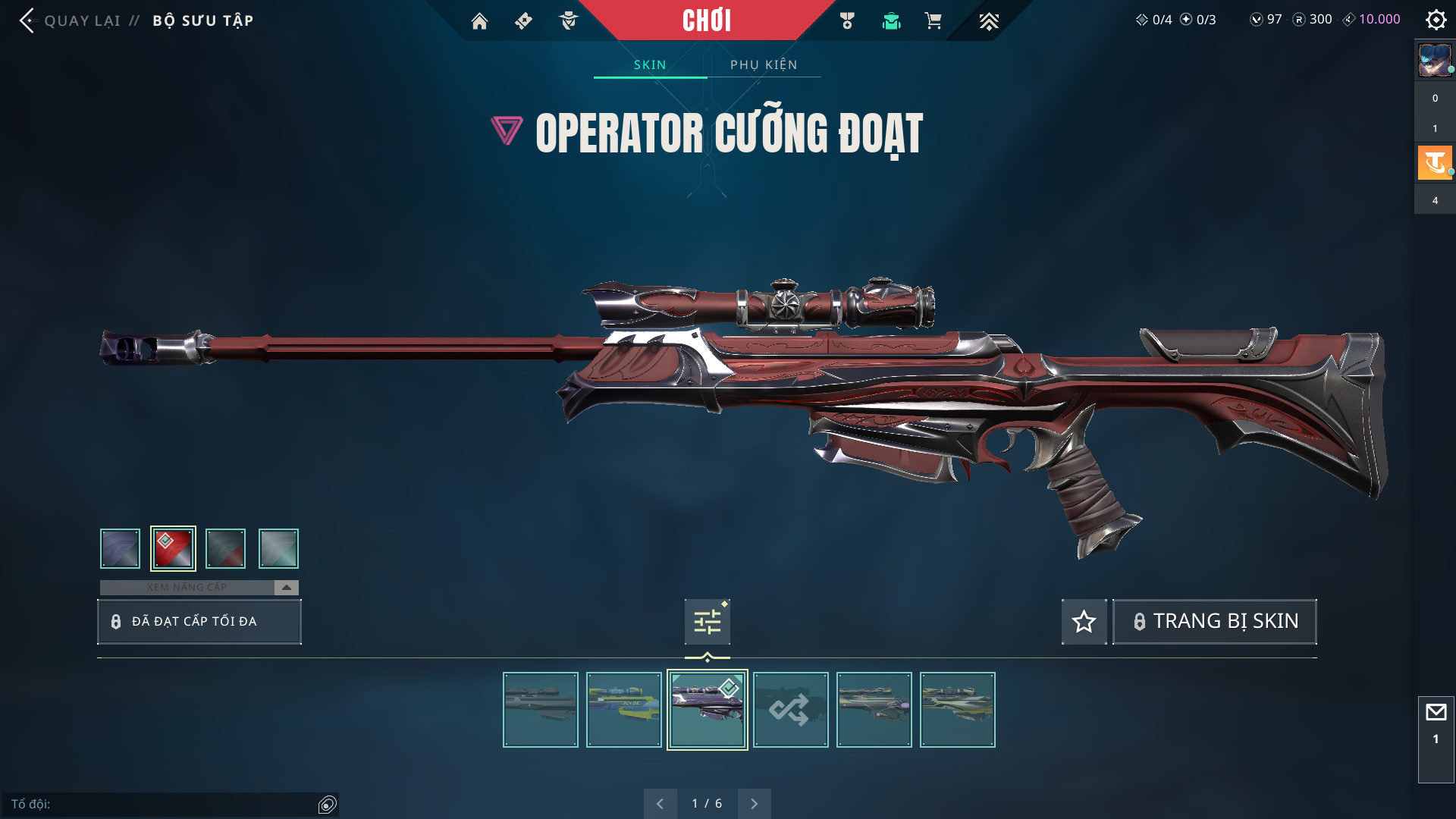Screen dimensions: 1456x819
Task: Go to the next skin page
Action: pos(754,804)
